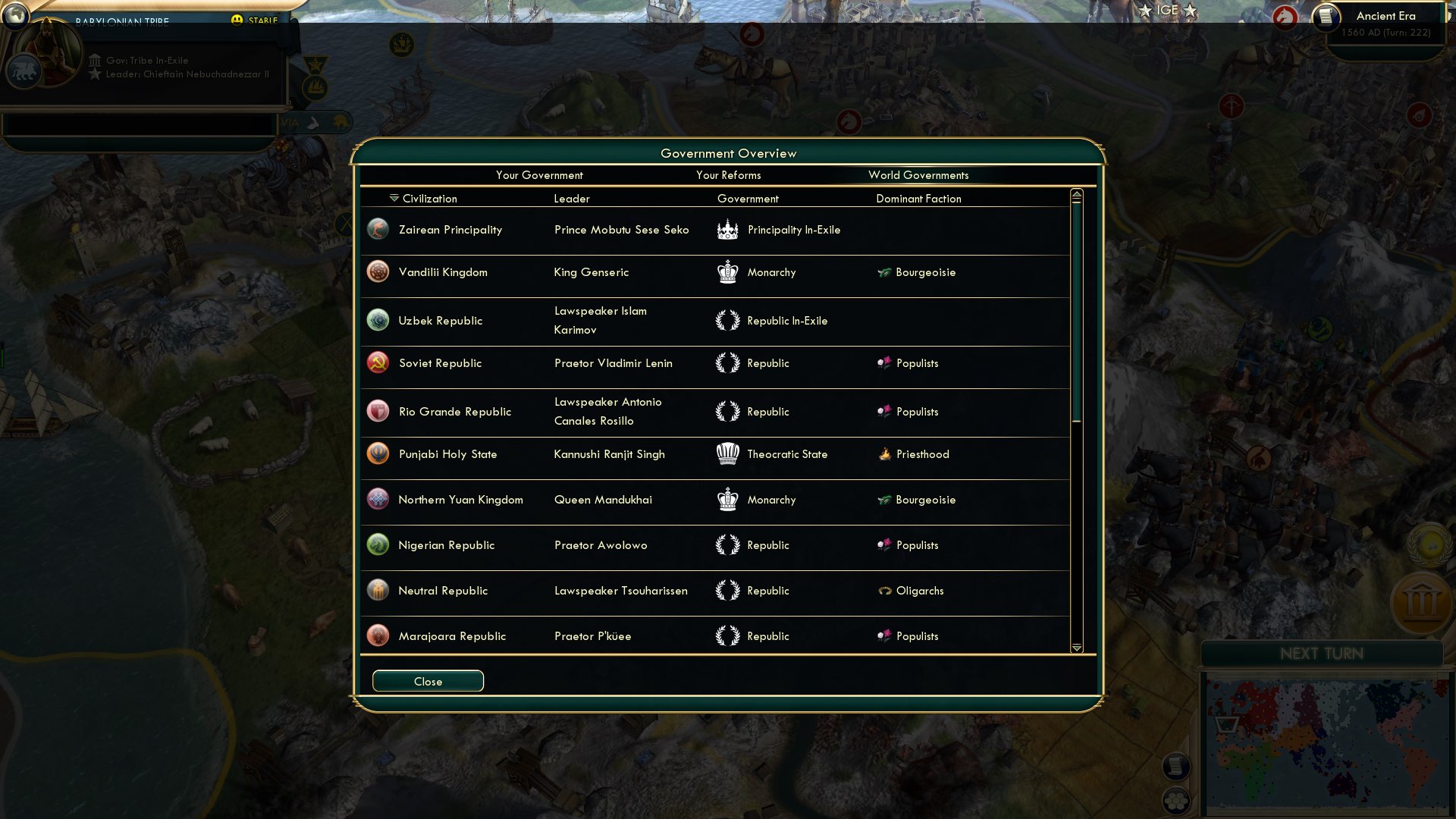Click the Oligarchs icon beside Neutral Republic
1456x819 pixels.
pyautogui.click(x=885, y=590)
